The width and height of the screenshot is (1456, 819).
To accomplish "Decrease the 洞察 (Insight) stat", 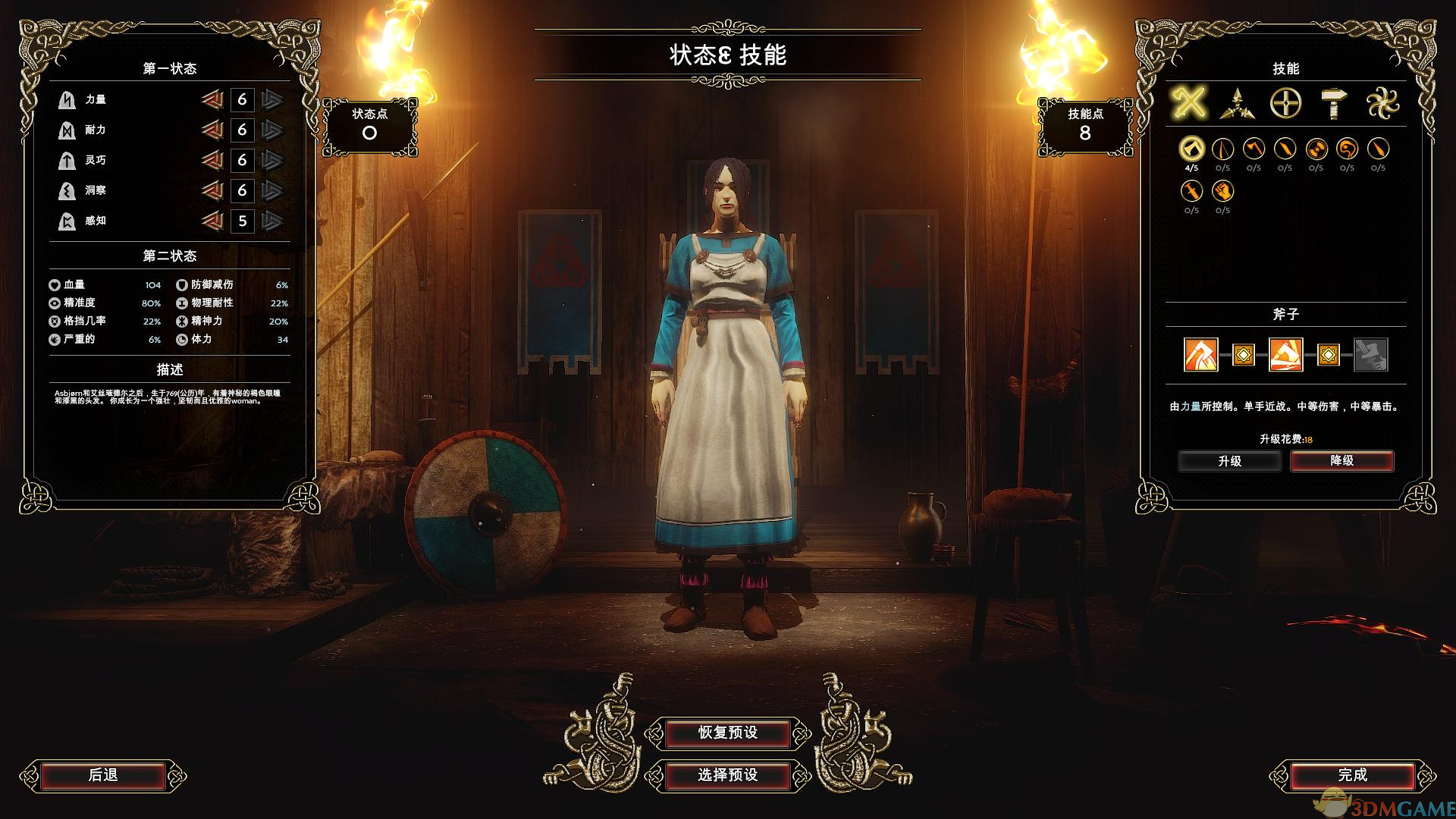I will 212,190.
